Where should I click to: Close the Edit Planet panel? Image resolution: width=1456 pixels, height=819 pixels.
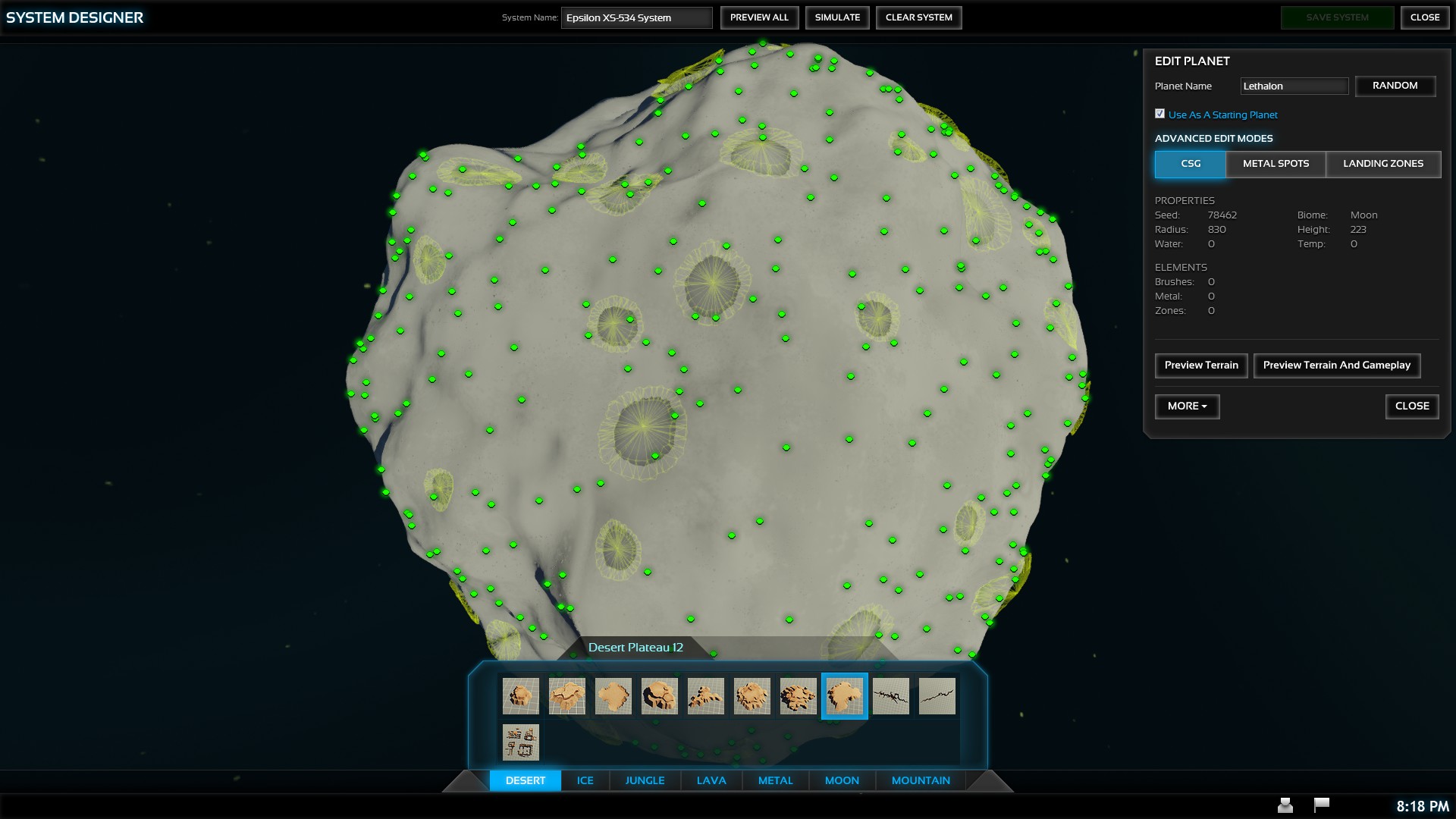[x=1411, y=406]
